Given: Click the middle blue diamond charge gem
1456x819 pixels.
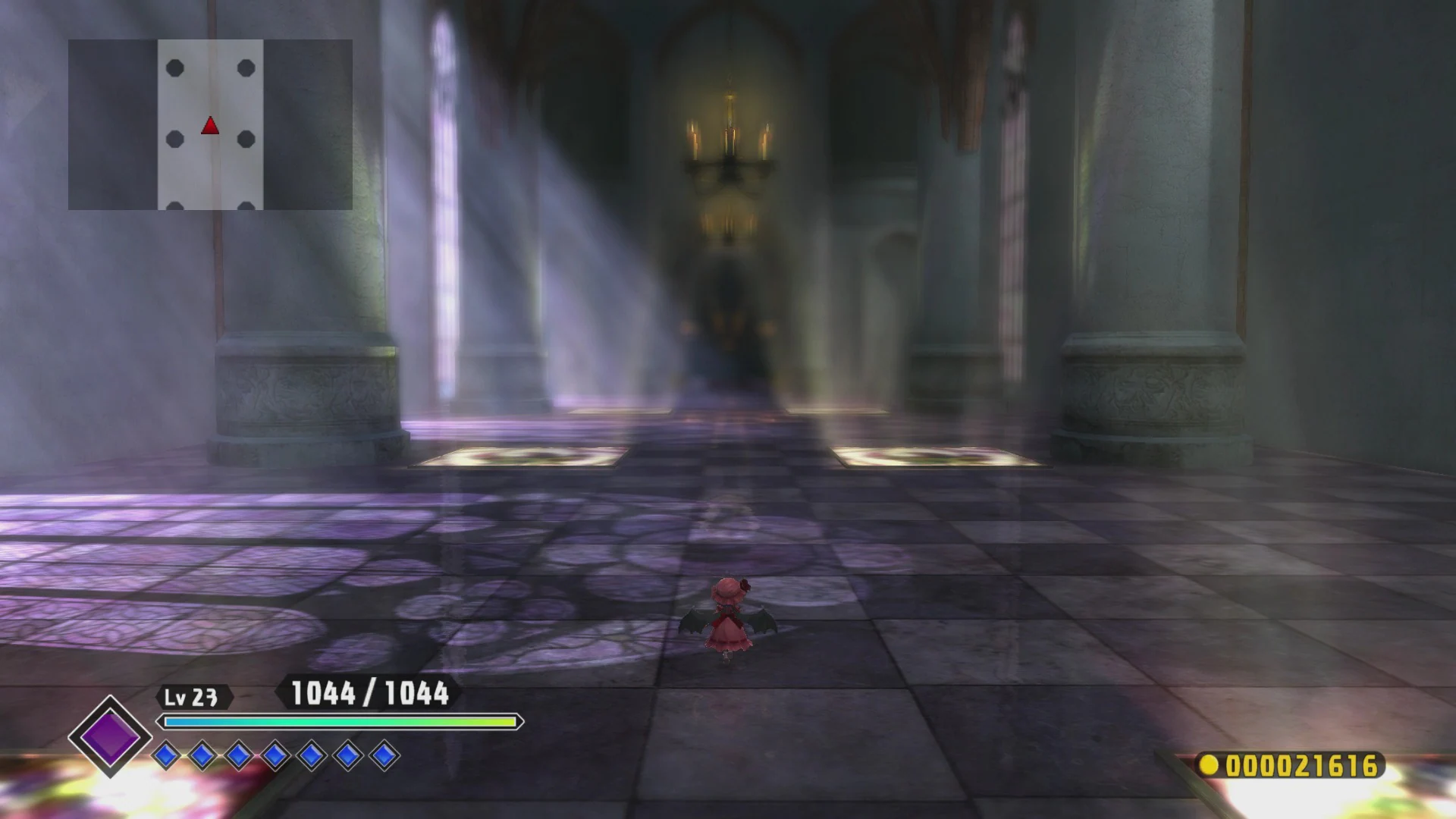Looking at the screenshot, I should click(x=277, y=756).
